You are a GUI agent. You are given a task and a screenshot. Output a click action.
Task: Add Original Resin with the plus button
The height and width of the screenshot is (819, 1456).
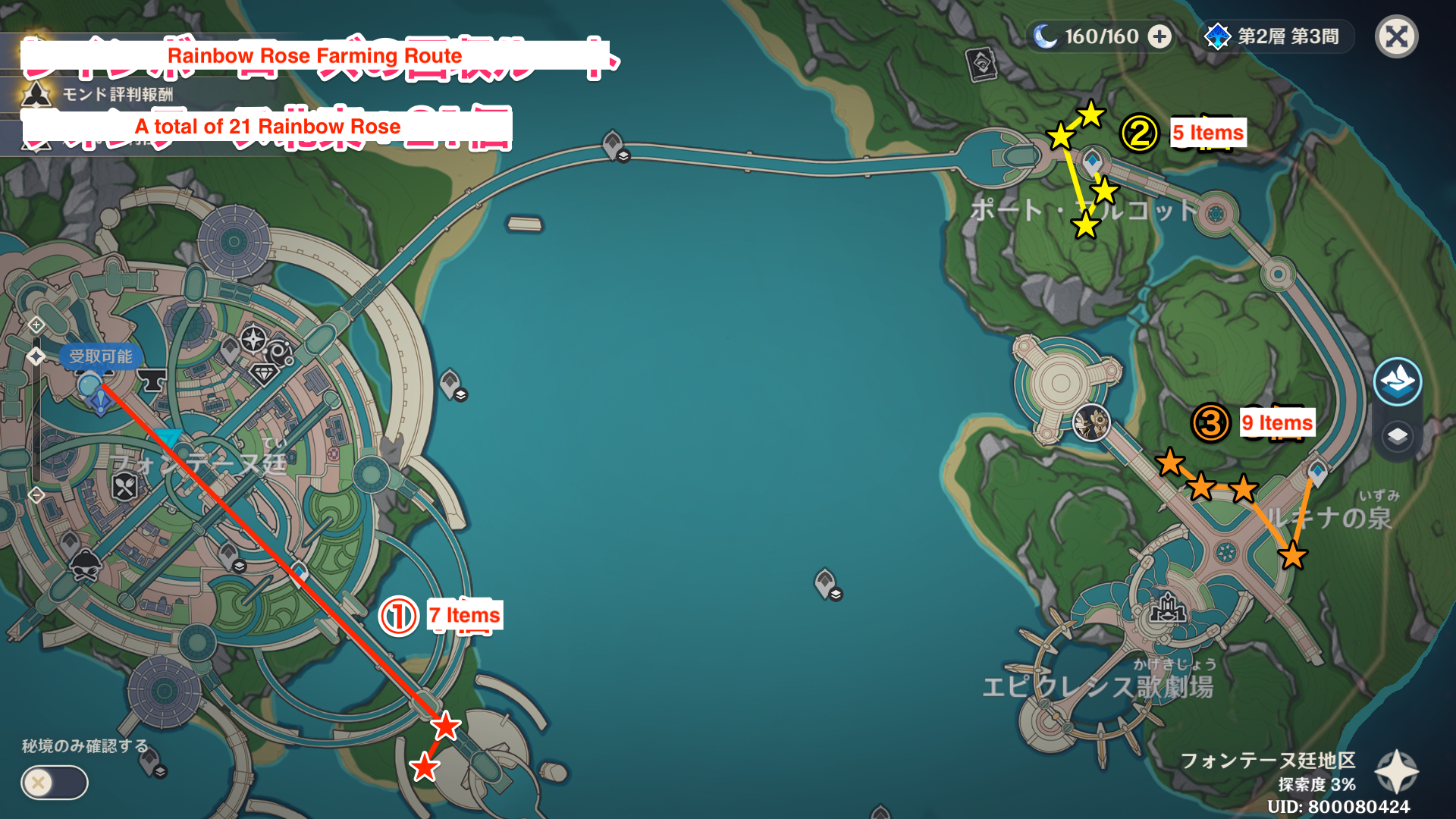[1159, 36]
